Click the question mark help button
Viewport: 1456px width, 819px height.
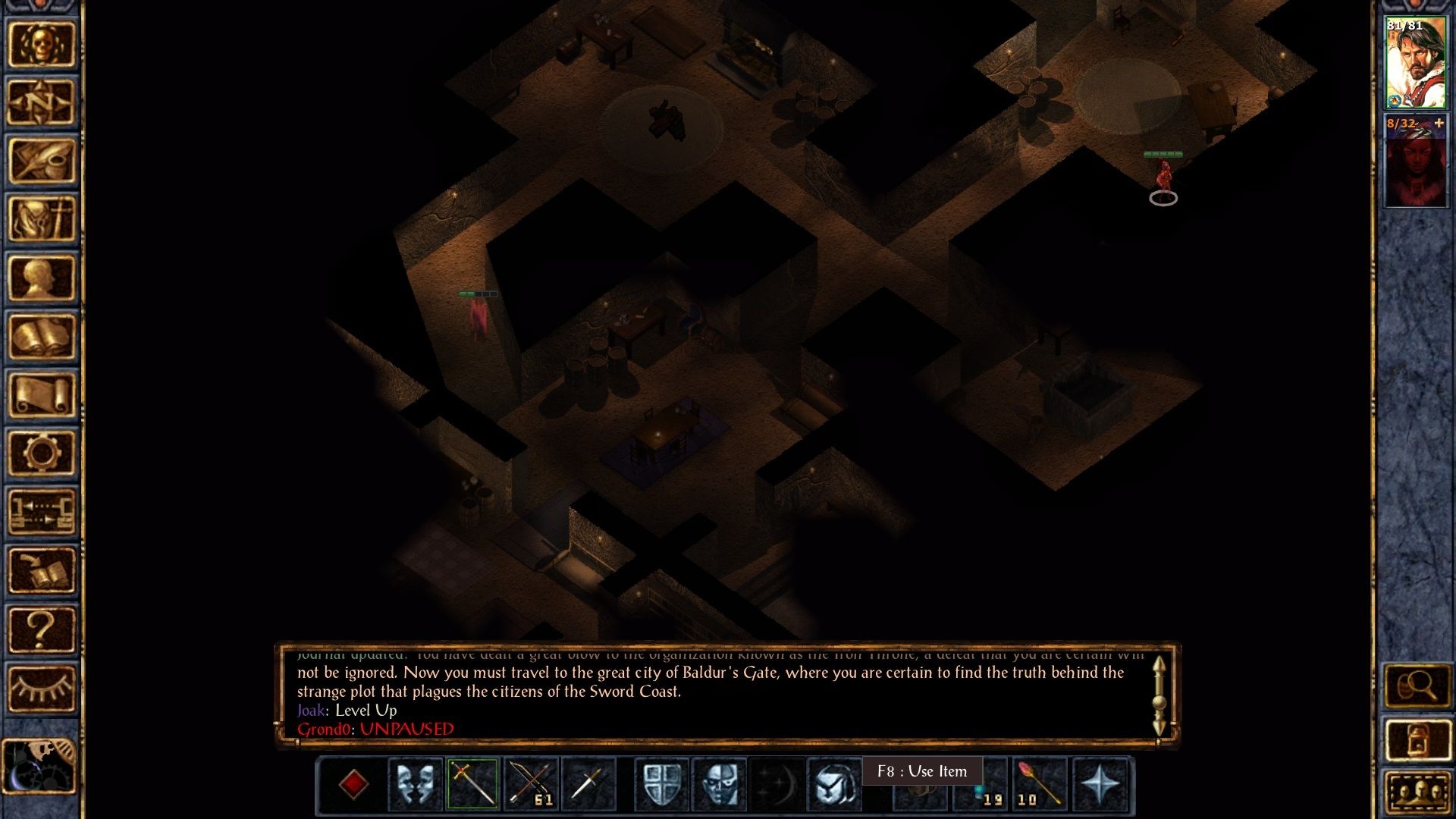(x=42, y=629)
